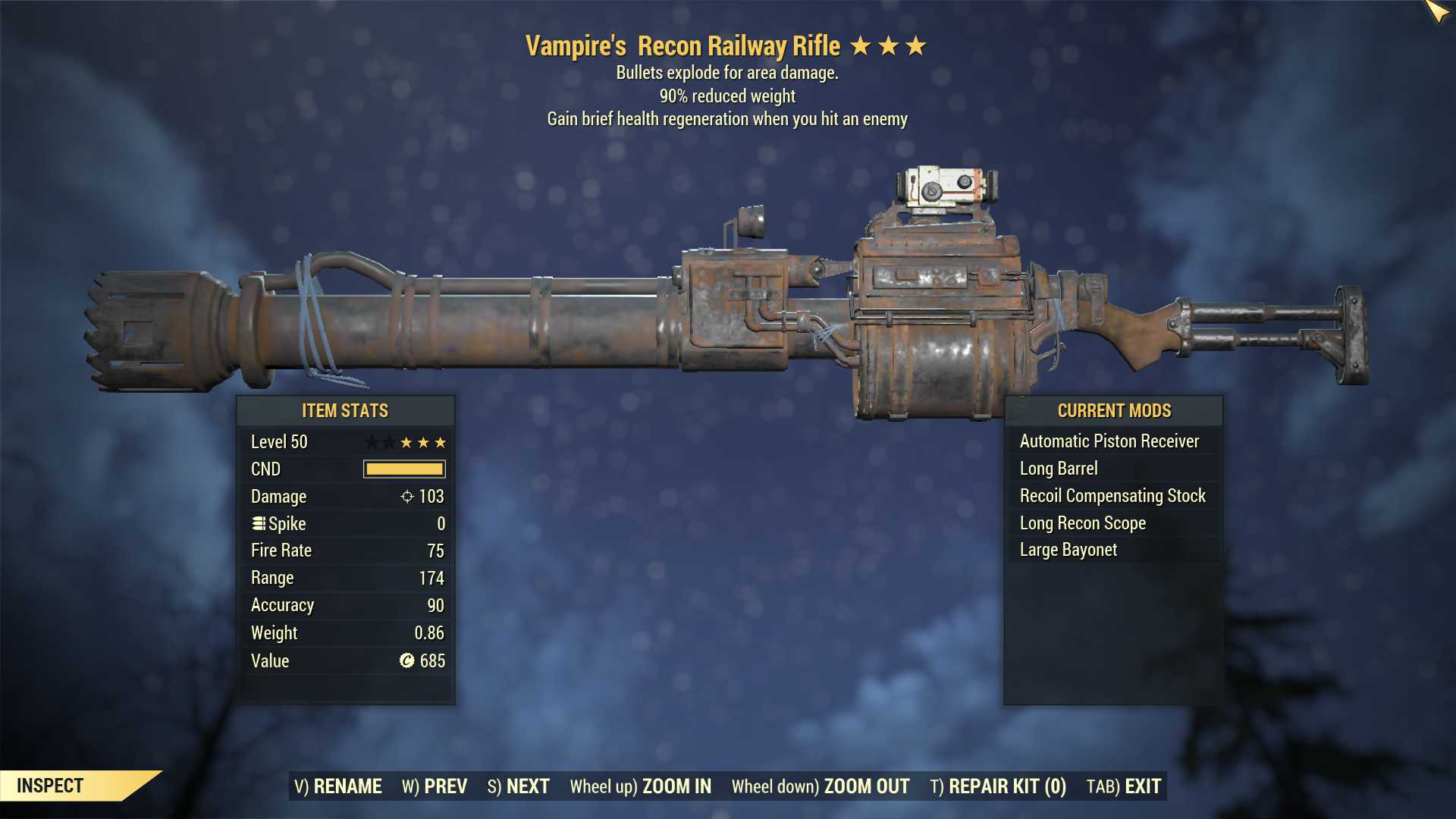This screenshot has width=1456, height=819.
Task: Click EXIT to leave the inspect screen
Action: (x=1124, y=786)
